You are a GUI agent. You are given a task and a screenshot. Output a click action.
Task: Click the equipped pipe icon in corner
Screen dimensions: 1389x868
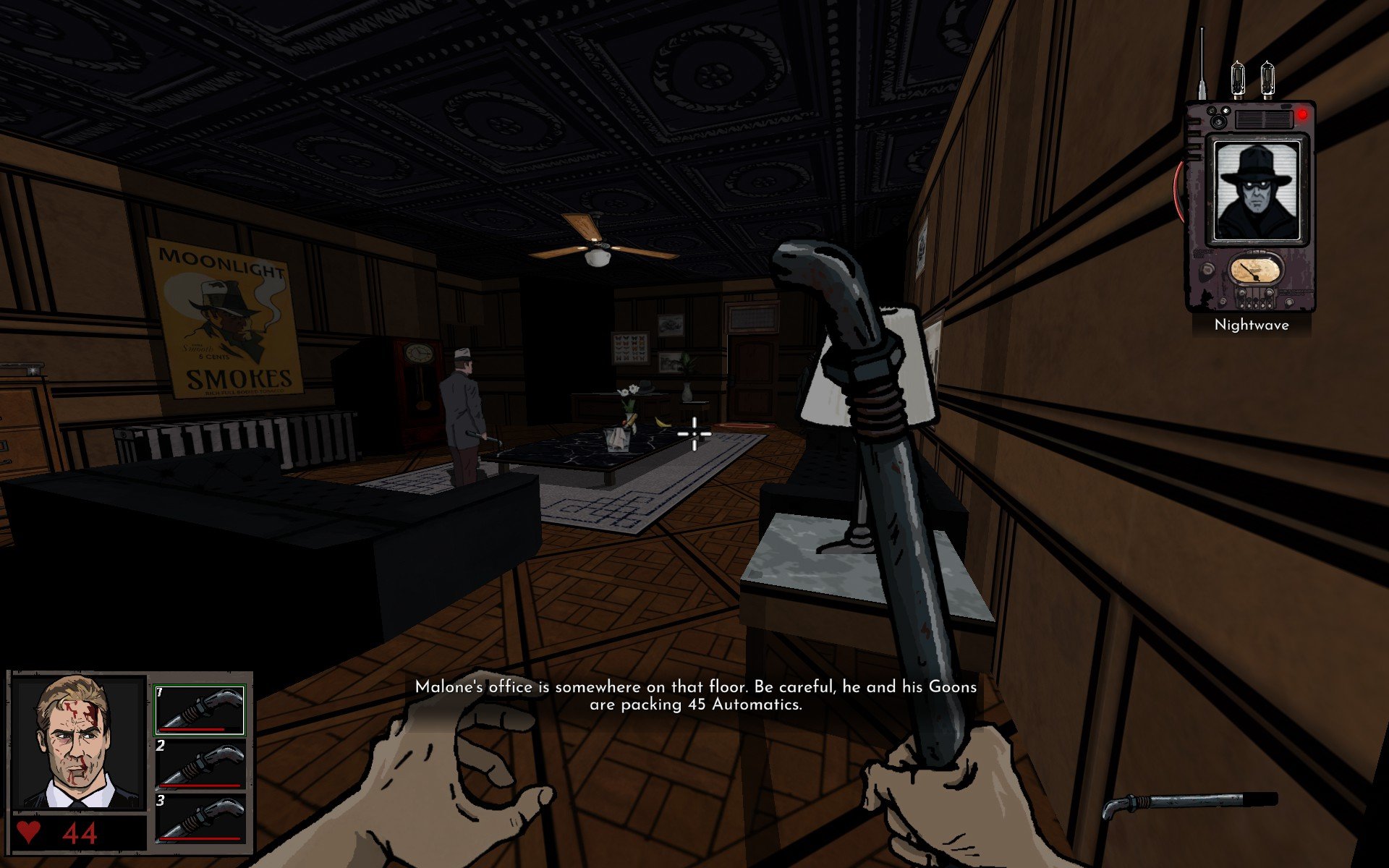tap(1189, 803)
